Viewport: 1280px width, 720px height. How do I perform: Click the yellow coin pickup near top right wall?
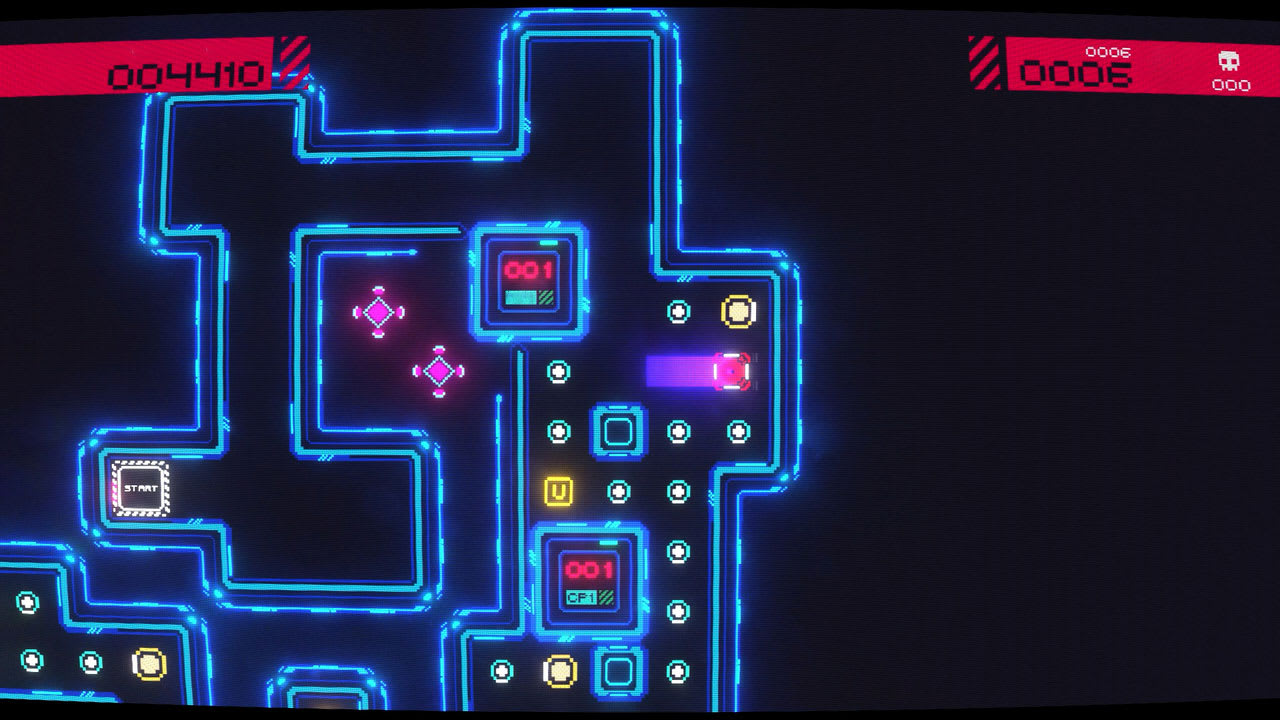pos(738,310)
